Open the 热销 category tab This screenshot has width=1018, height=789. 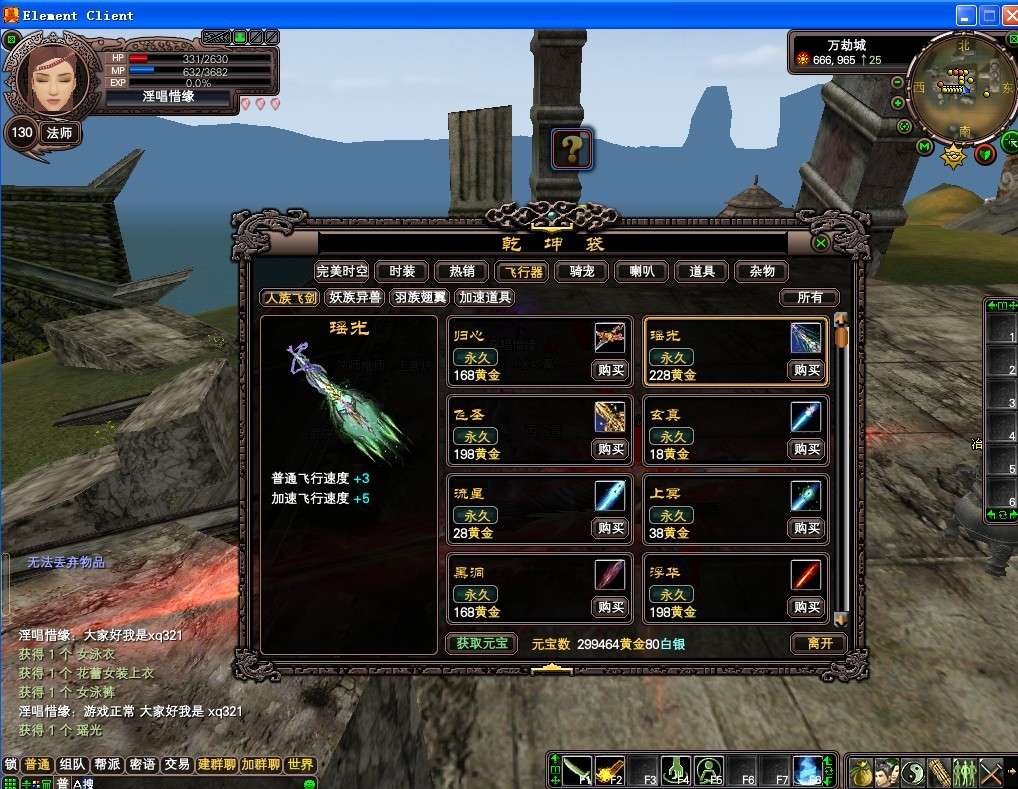coord(462,271)
